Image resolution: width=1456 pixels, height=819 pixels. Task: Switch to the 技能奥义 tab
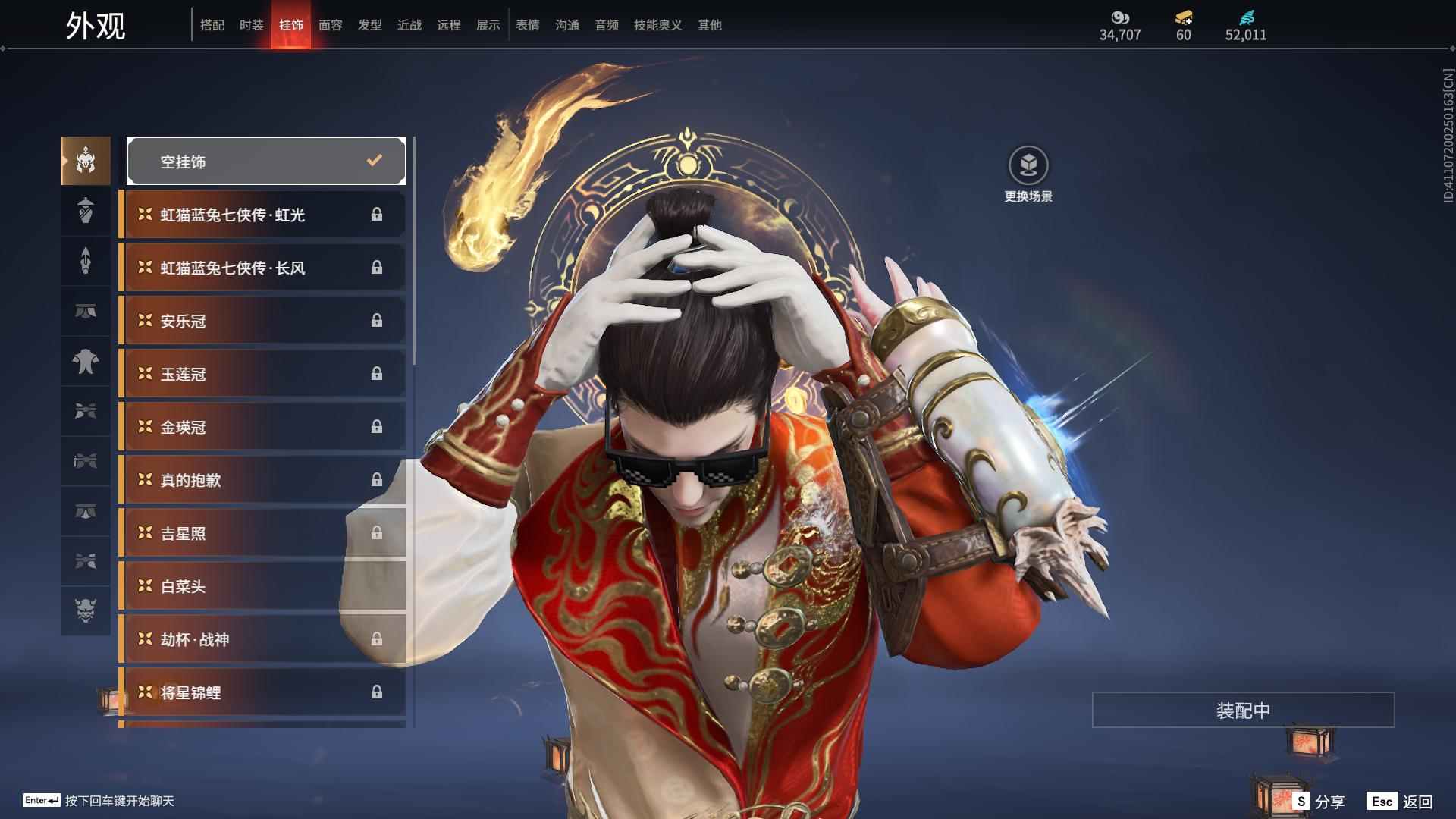point(657,24)
